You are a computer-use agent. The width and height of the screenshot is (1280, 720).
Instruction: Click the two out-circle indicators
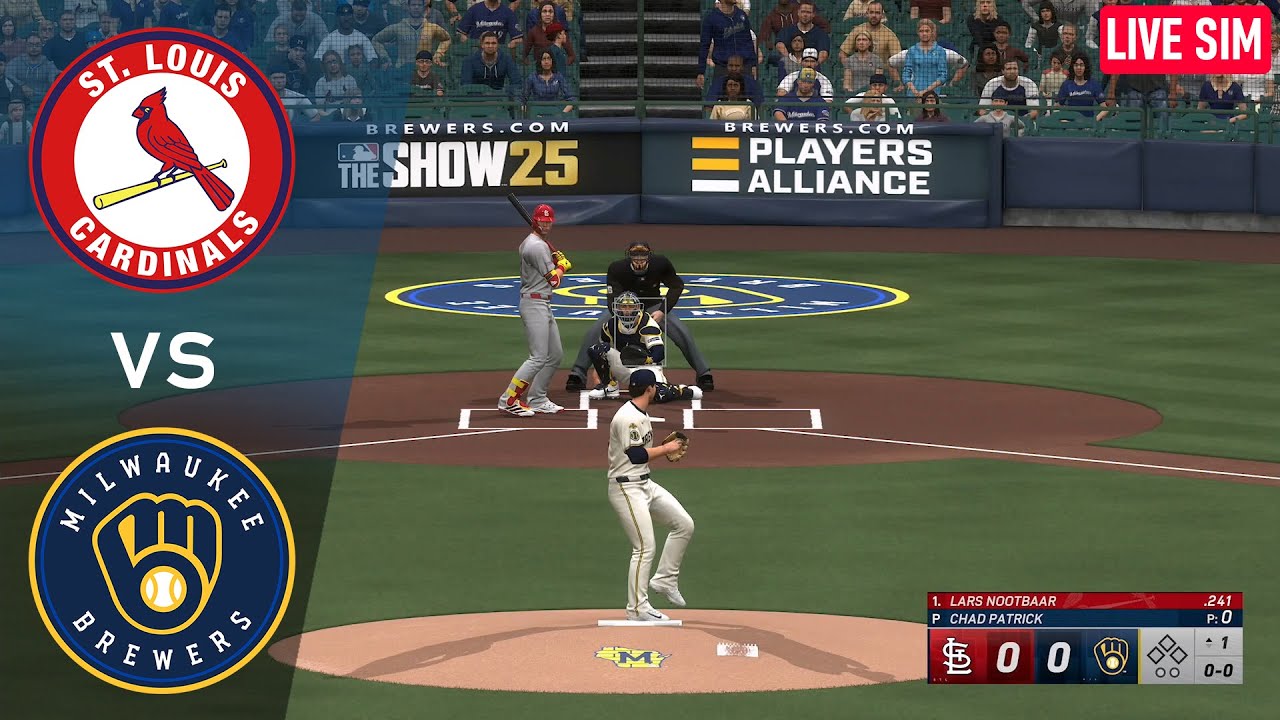point(1166,672)
